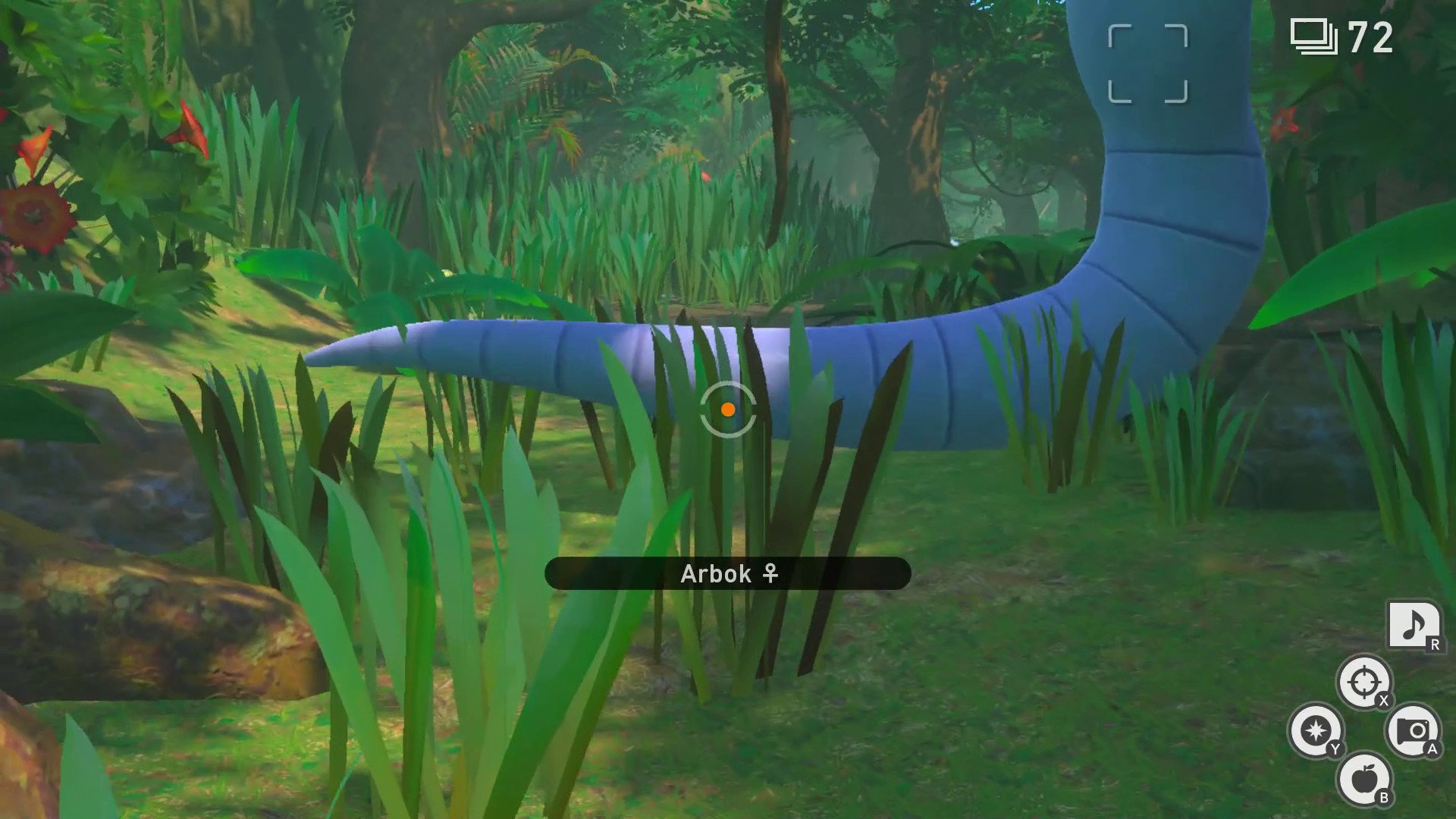The width and height of the screenshot is (1456, 819).
Task: Play the melody using the music note icon
Action: click(1413, 626)
